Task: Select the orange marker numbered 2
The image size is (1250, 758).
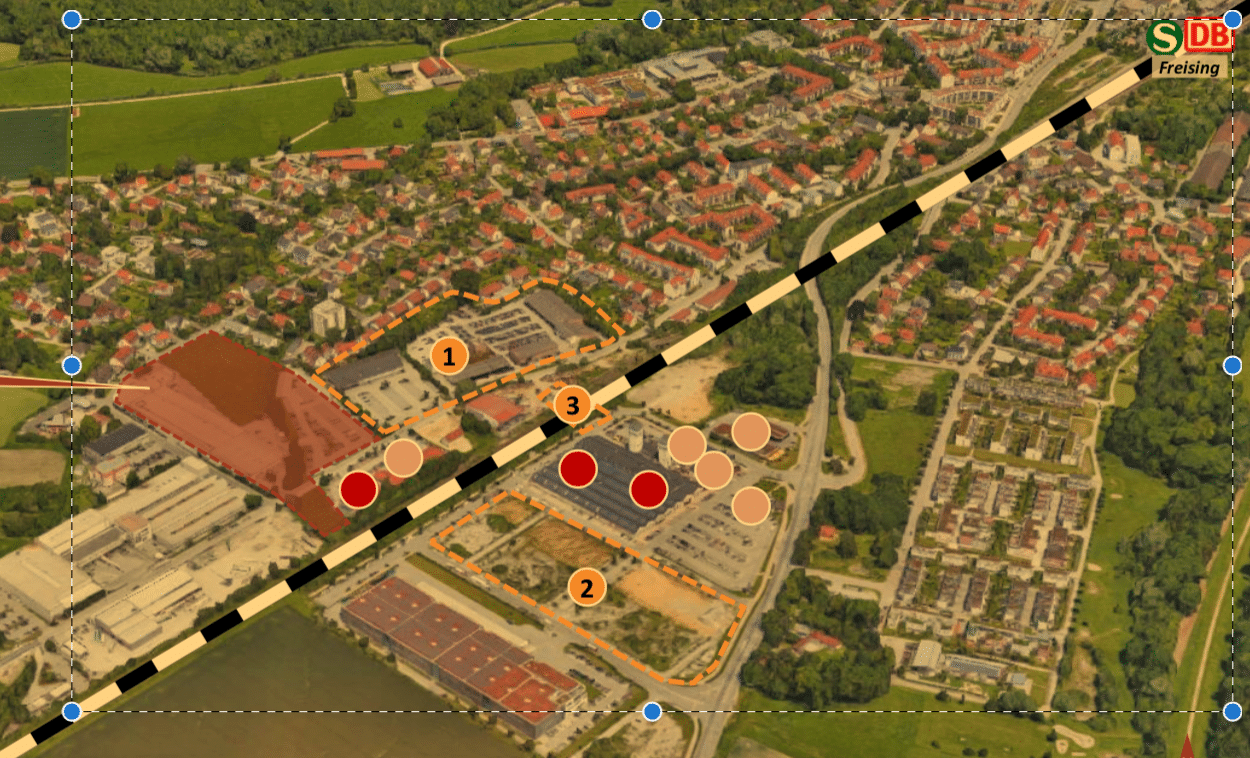Action: 587,587
